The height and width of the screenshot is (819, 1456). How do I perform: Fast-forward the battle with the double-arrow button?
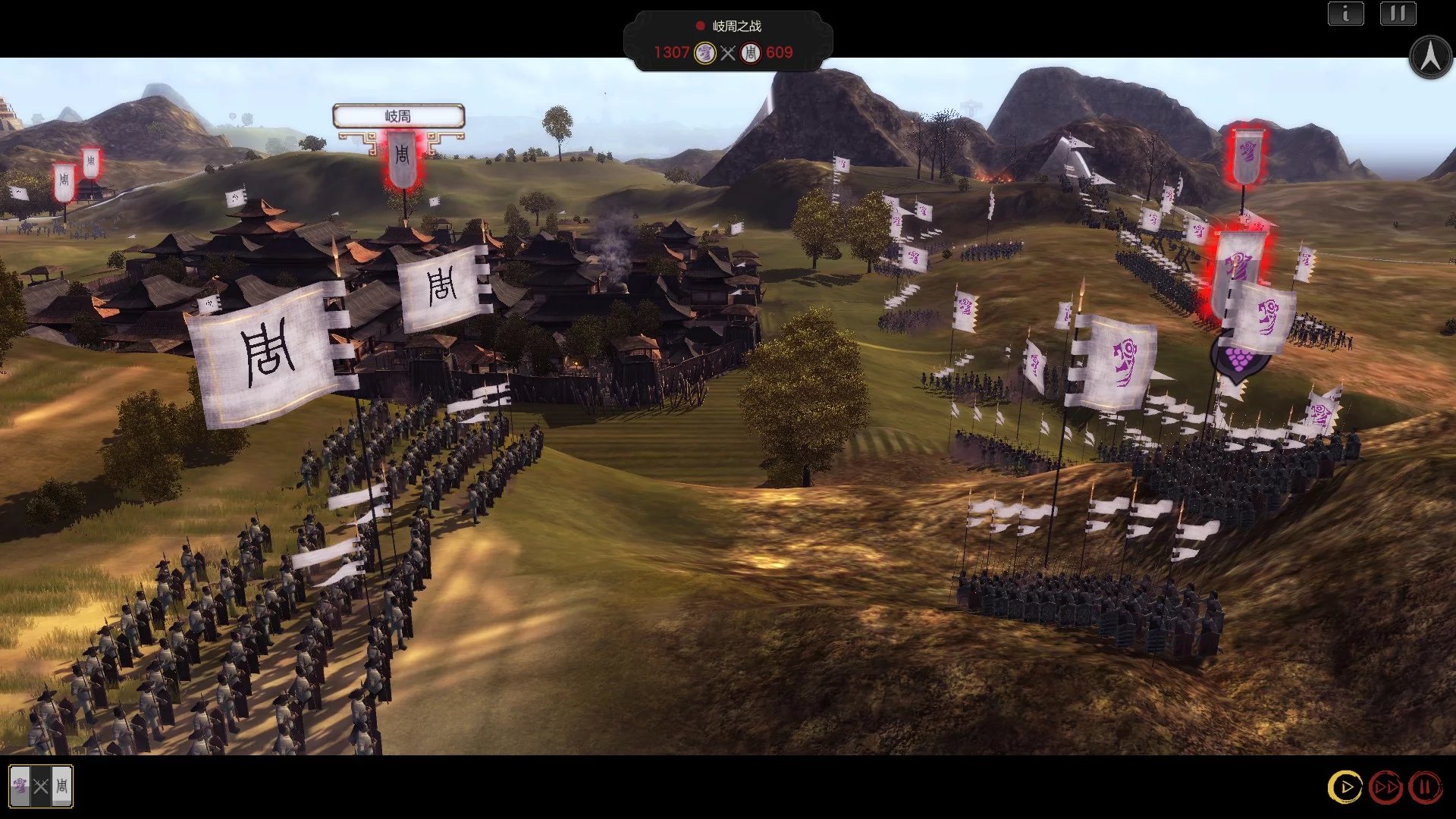coord(1385,787)
